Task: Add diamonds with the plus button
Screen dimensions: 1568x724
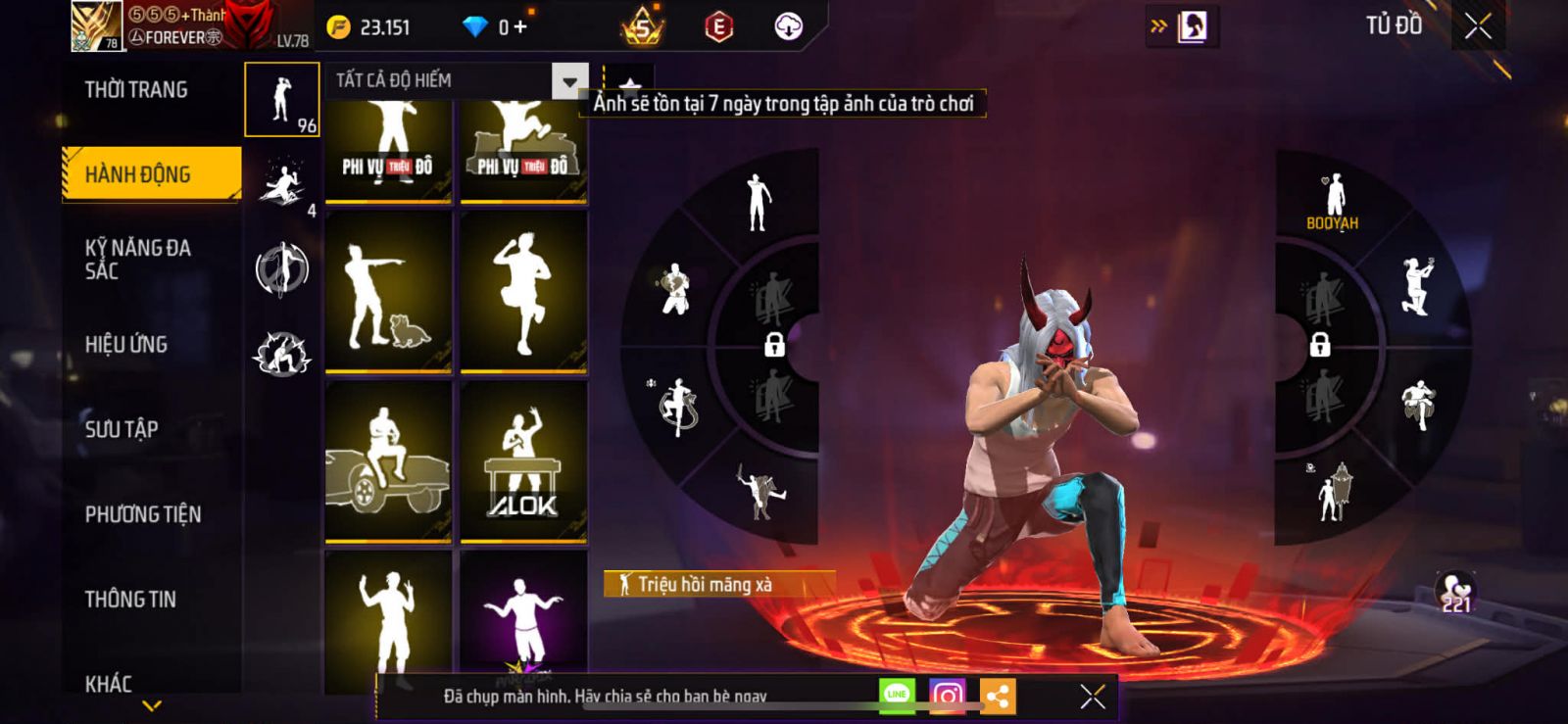Action: pyautogui.click(x=519, y=27)
